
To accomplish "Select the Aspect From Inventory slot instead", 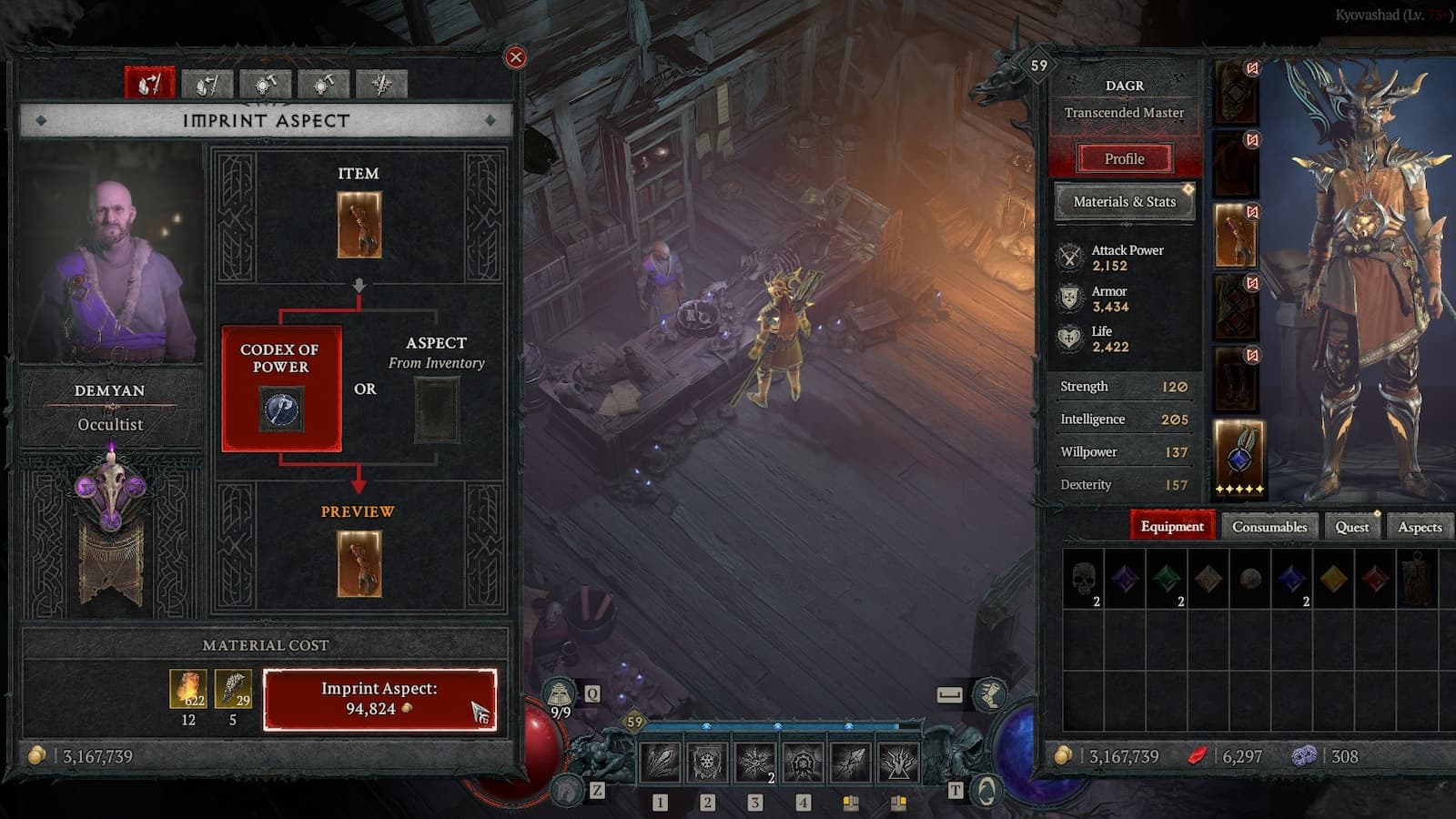I will pos(437,409).
